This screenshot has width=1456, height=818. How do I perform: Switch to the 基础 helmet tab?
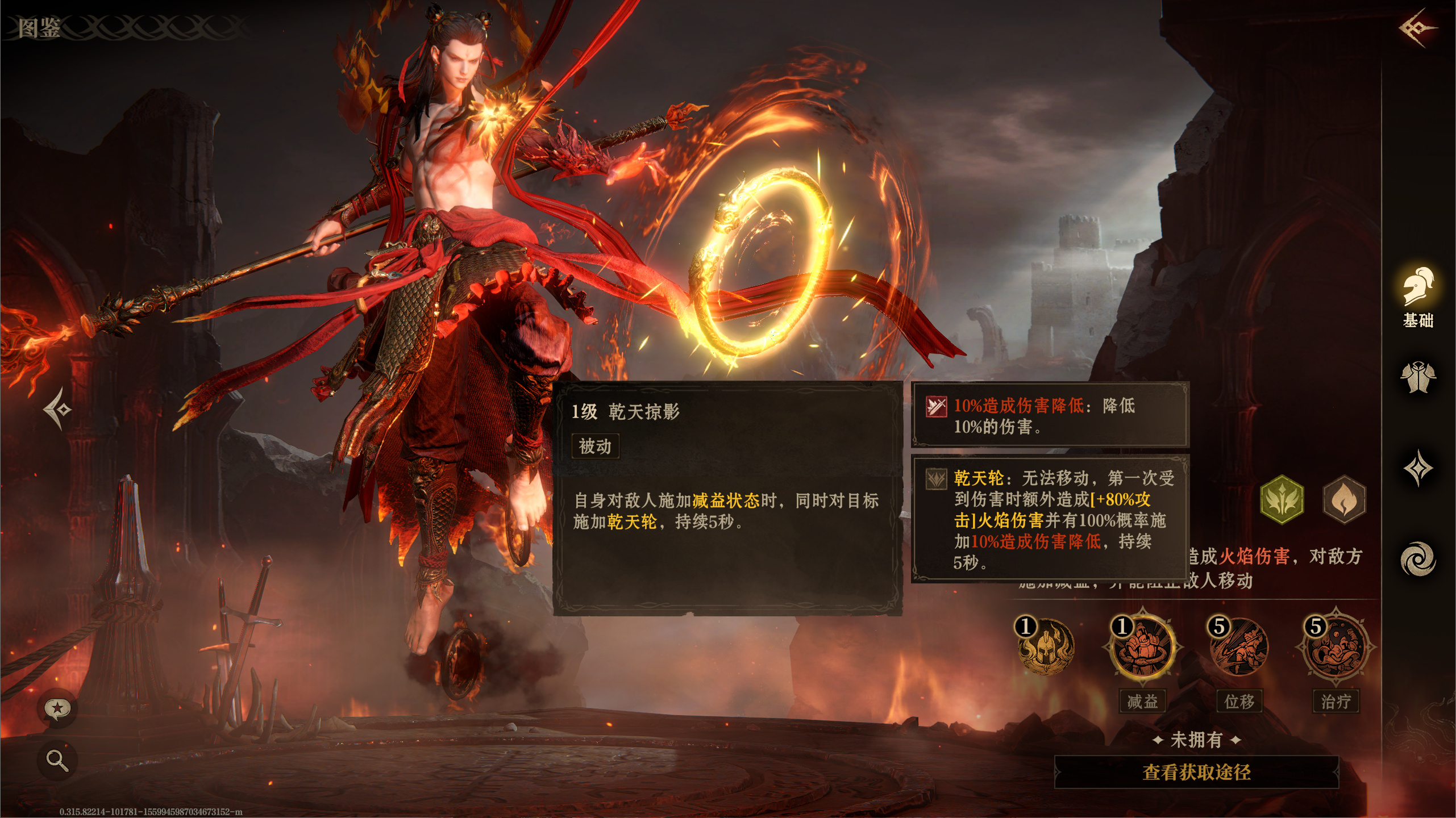[1417, 297]
